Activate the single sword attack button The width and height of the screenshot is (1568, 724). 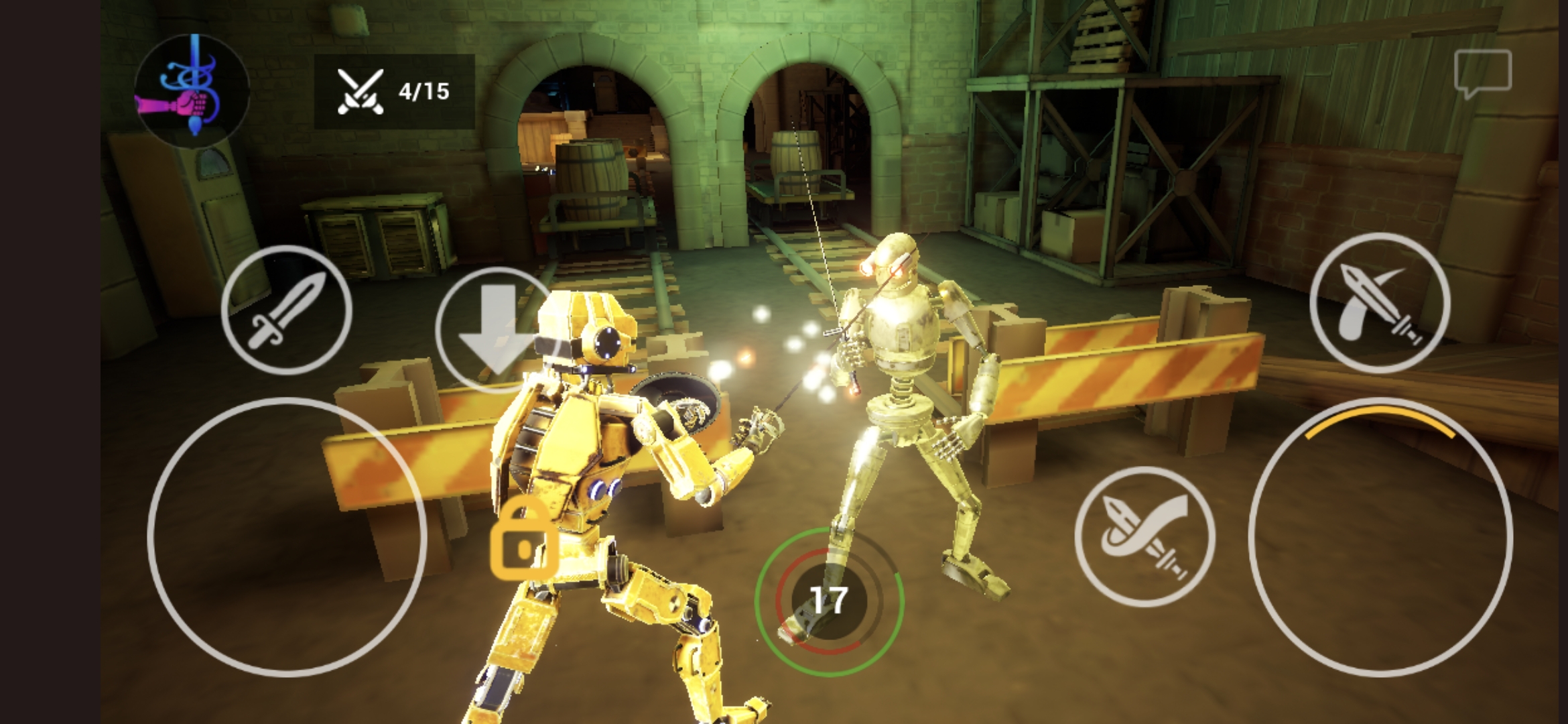coord(287,310)
